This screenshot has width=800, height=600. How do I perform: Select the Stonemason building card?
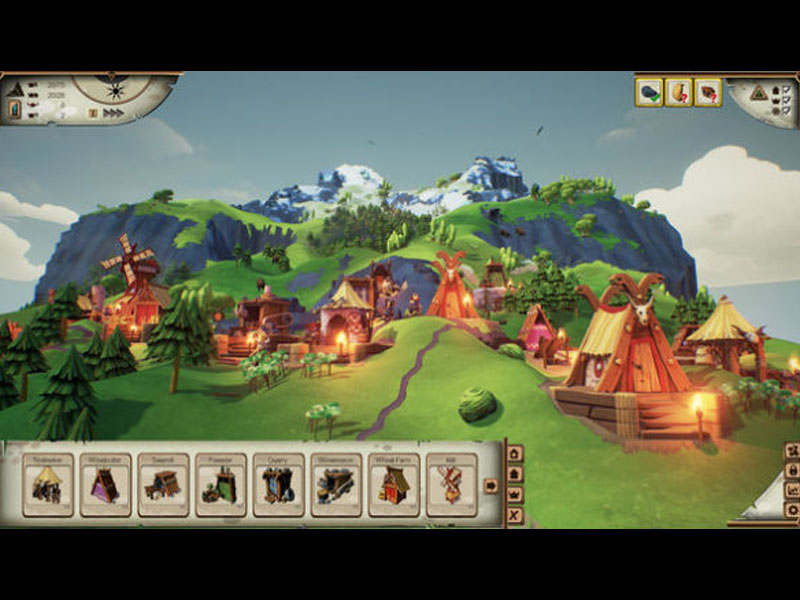[336, 485]
